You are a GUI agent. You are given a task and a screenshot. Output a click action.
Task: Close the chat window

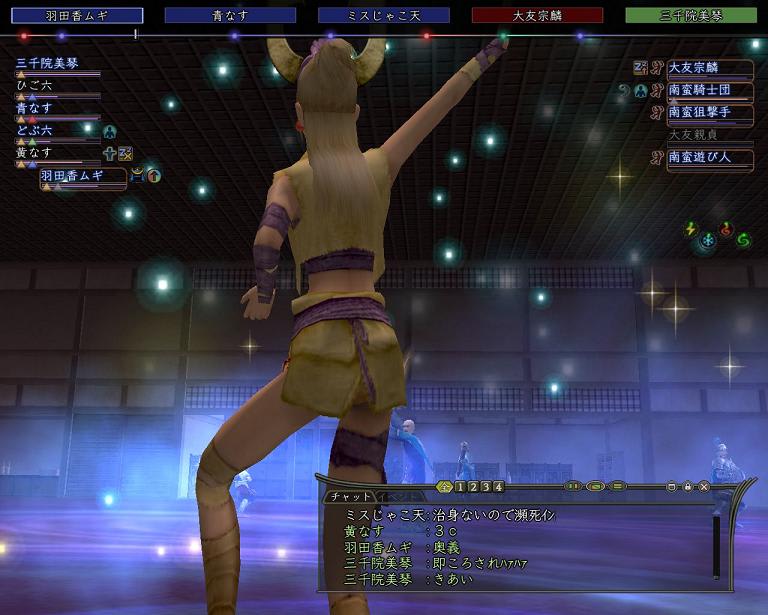tap(704, 487)
